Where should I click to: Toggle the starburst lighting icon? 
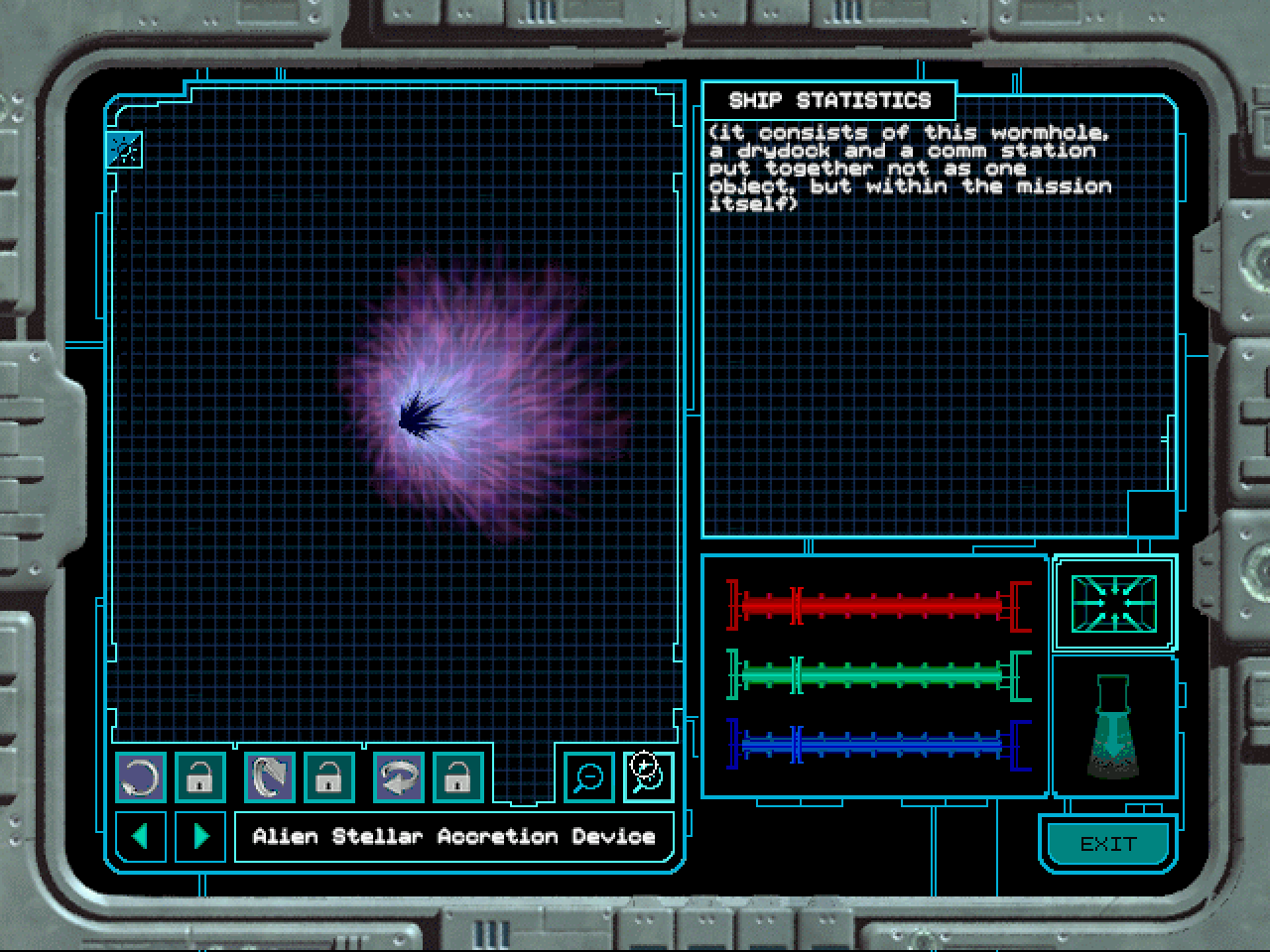tap(125, 150)
